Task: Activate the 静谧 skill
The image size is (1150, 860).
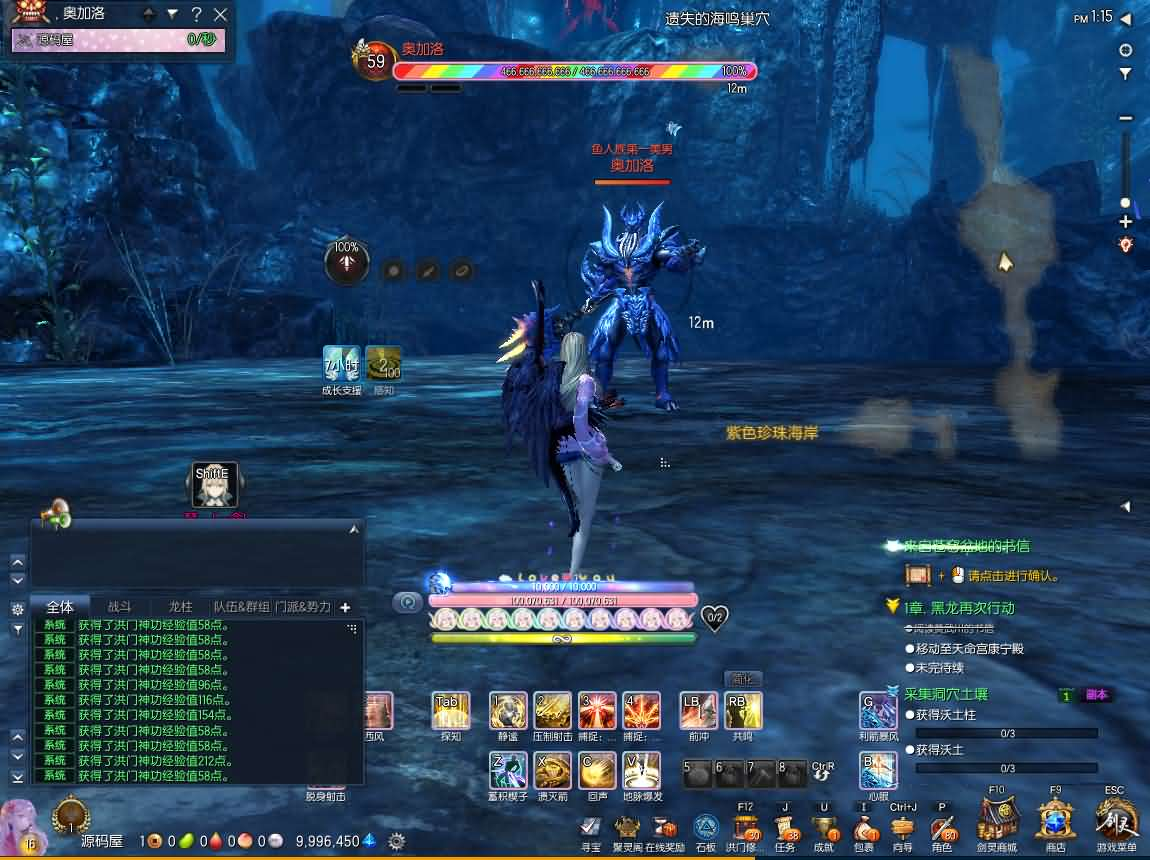Action: [x=508, y=710]
